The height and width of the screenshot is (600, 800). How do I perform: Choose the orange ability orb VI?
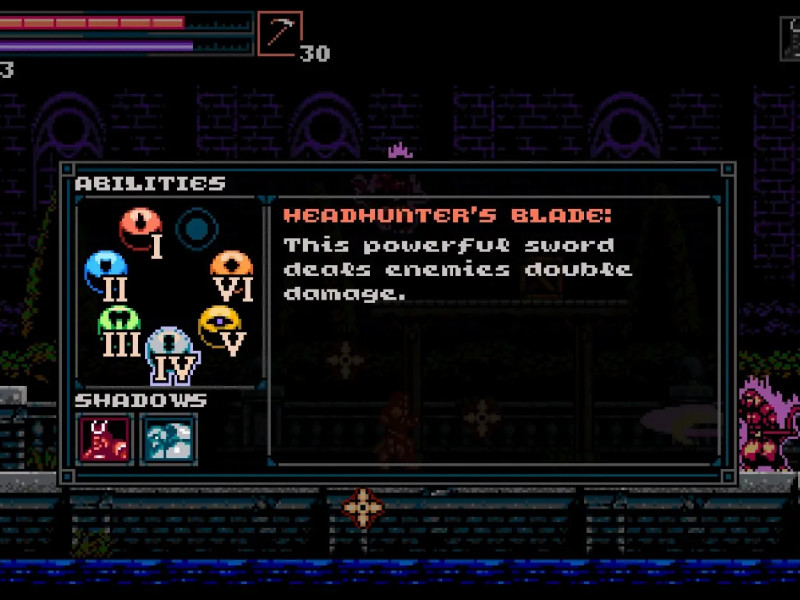(x=231, y=267)
